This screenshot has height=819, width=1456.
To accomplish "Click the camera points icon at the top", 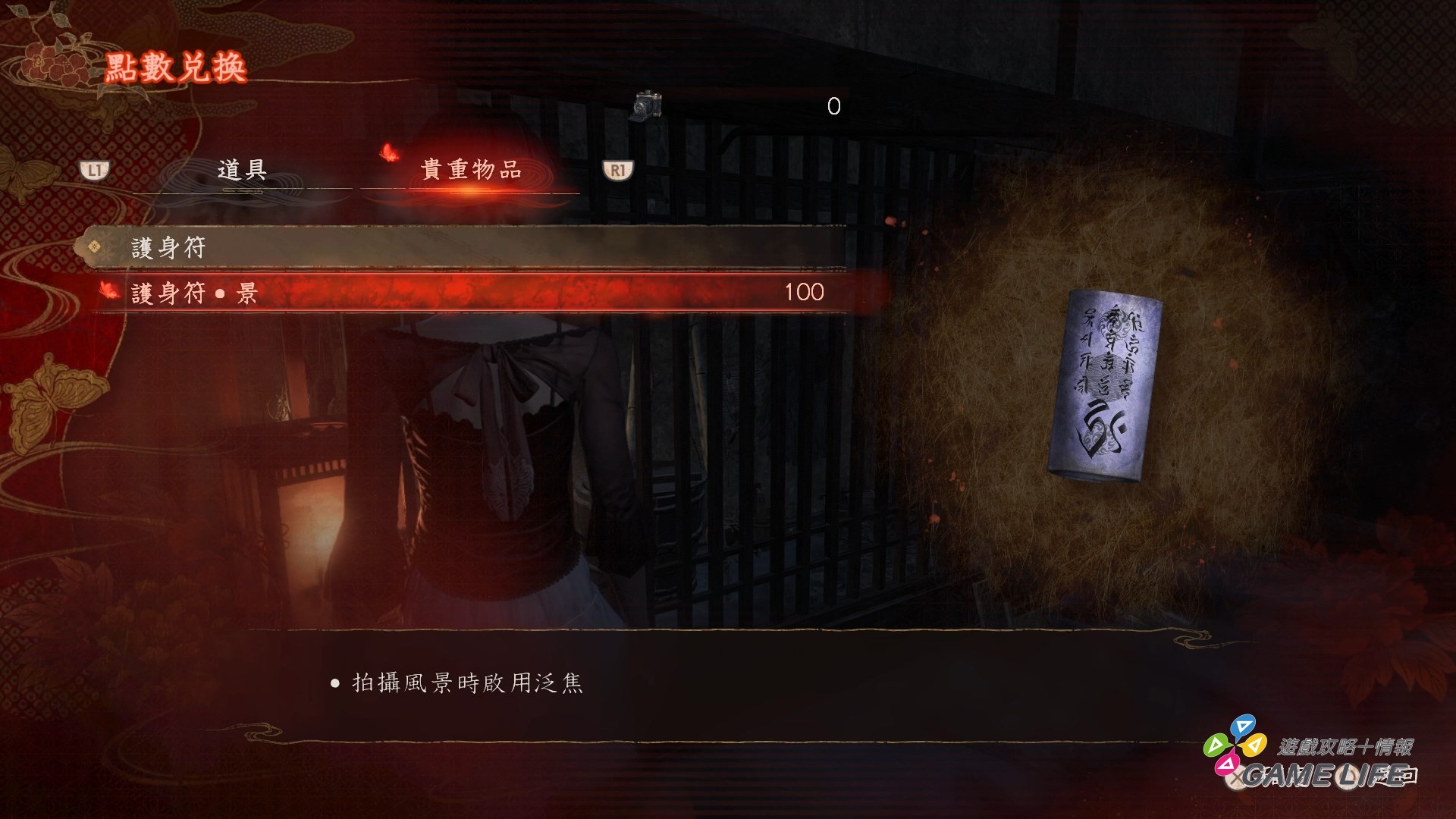I will [x=647, y=106].
